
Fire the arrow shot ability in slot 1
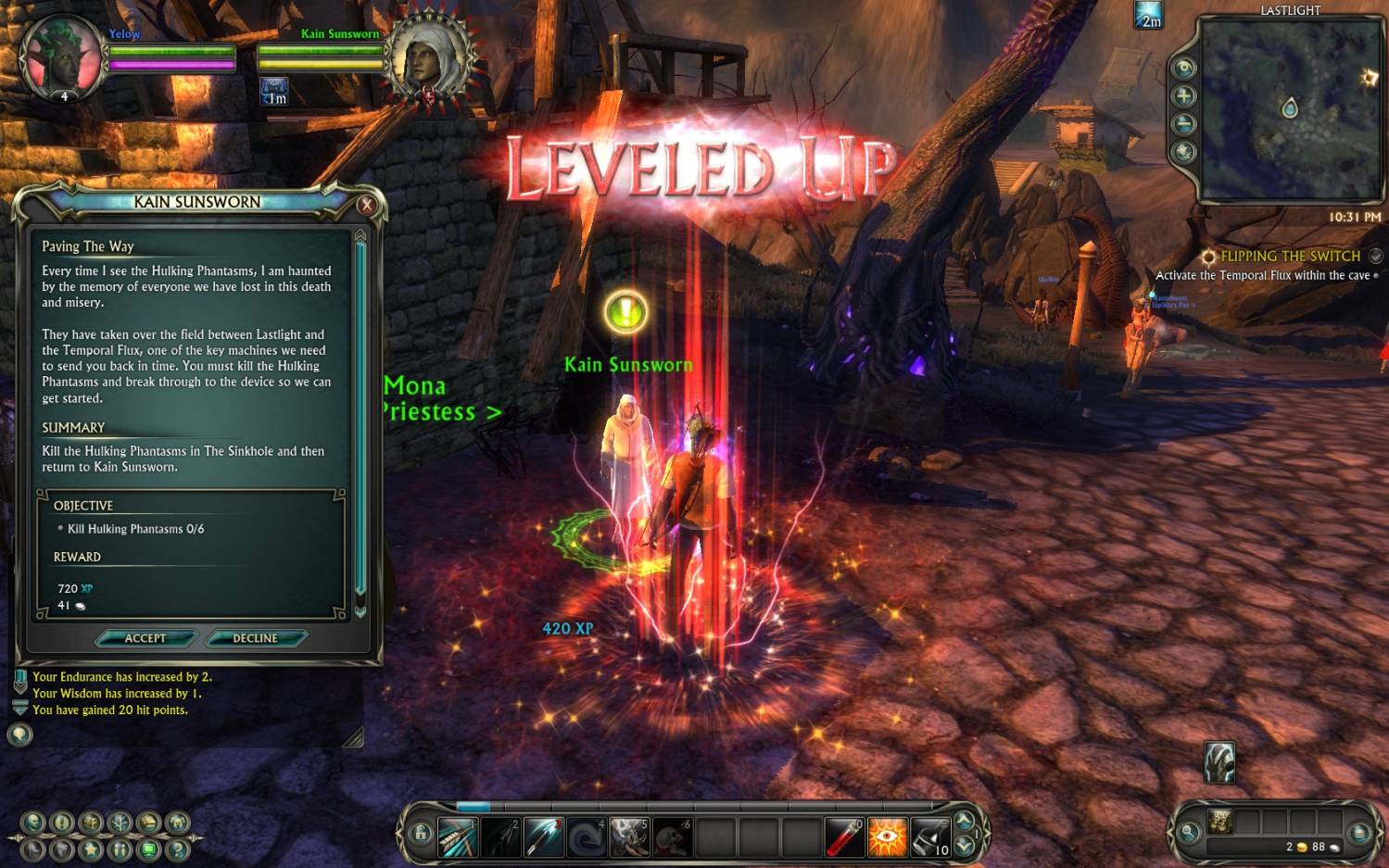coord(458,837)
